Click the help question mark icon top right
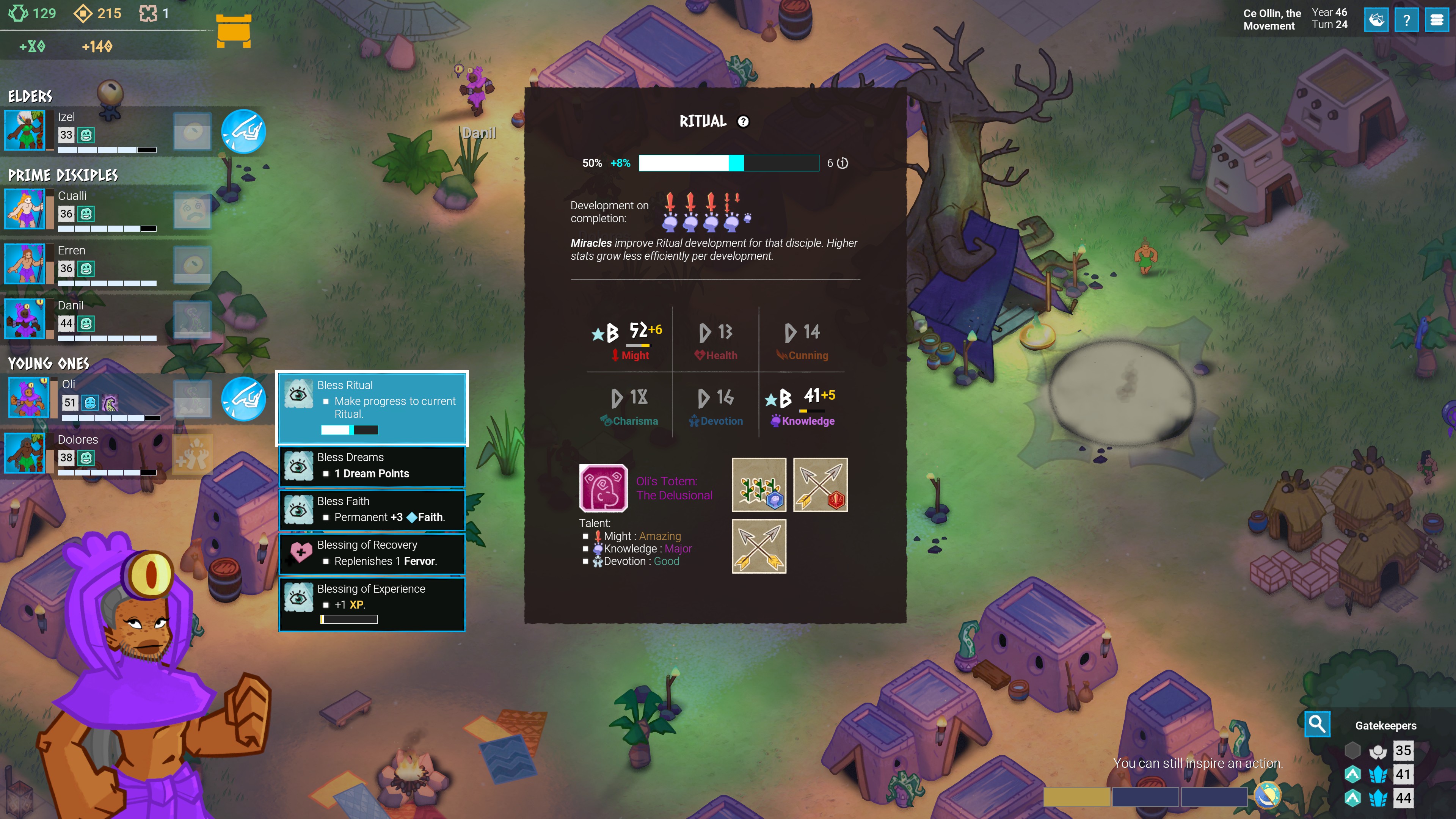The height and width of the screenshot is (819, 1456). [x=1407, y=20]
